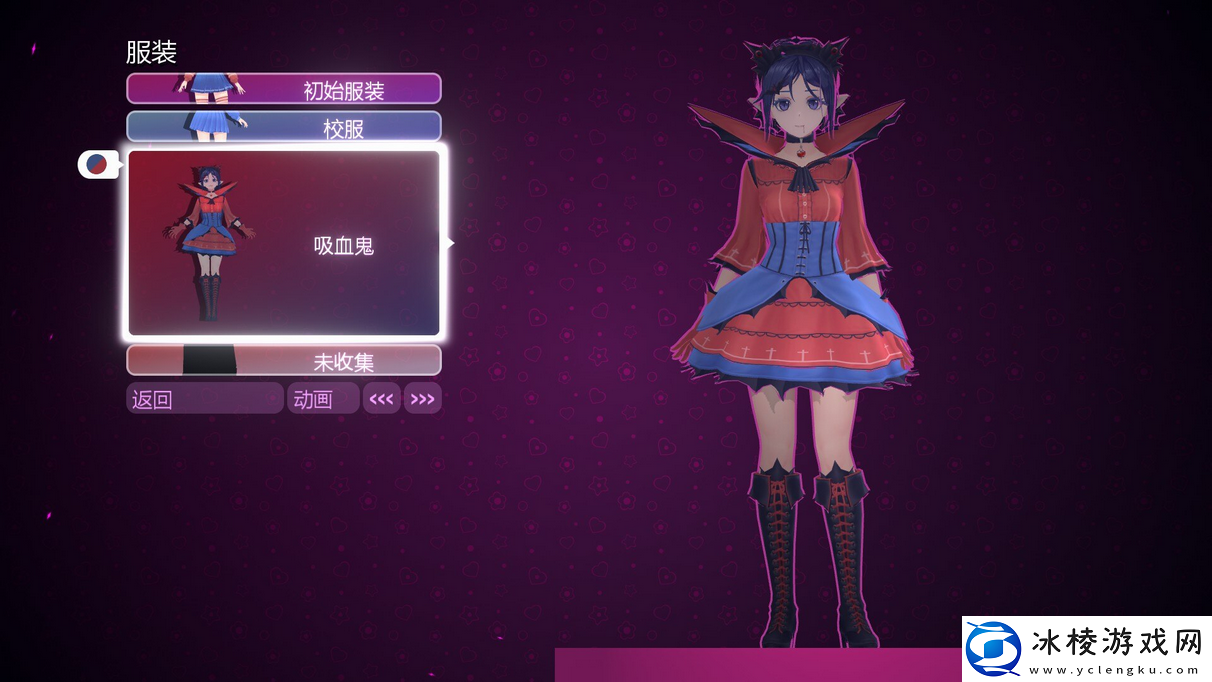Open the 冰棱游戏网 watermark link
Viewport: 1212px width, 682px height.
1087,649
